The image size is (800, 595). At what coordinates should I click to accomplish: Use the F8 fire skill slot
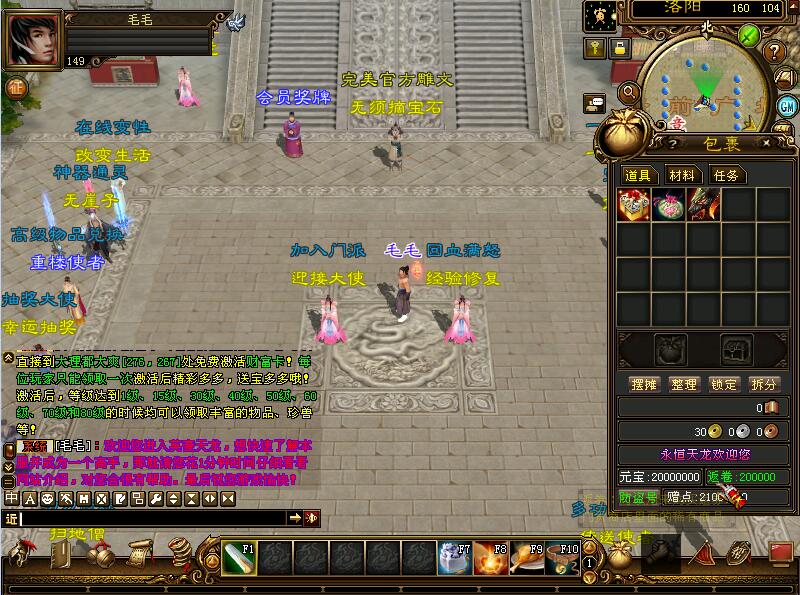click(491, 558)
